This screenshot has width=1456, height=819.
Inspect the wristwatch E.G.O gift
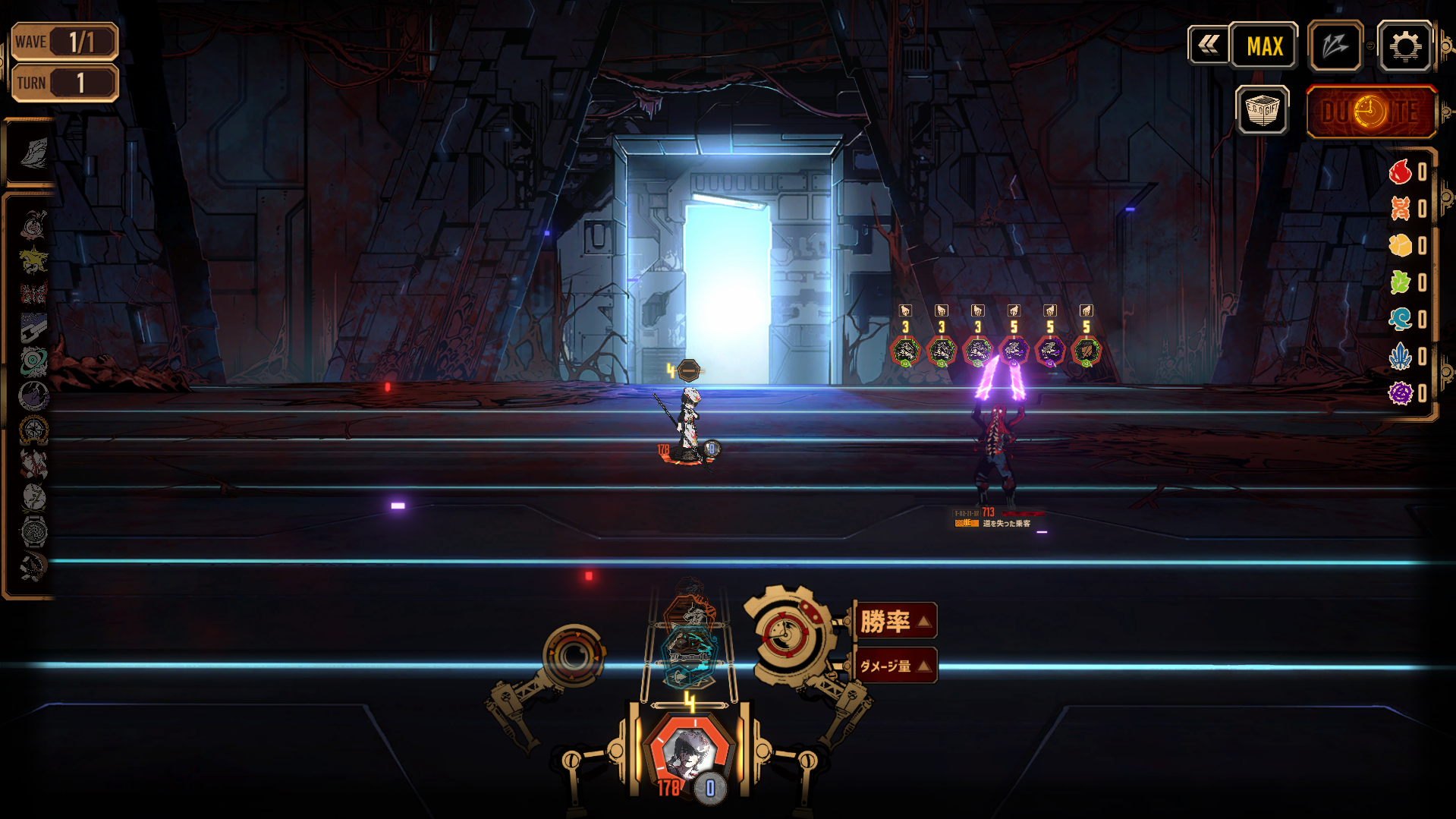[33, 531]
